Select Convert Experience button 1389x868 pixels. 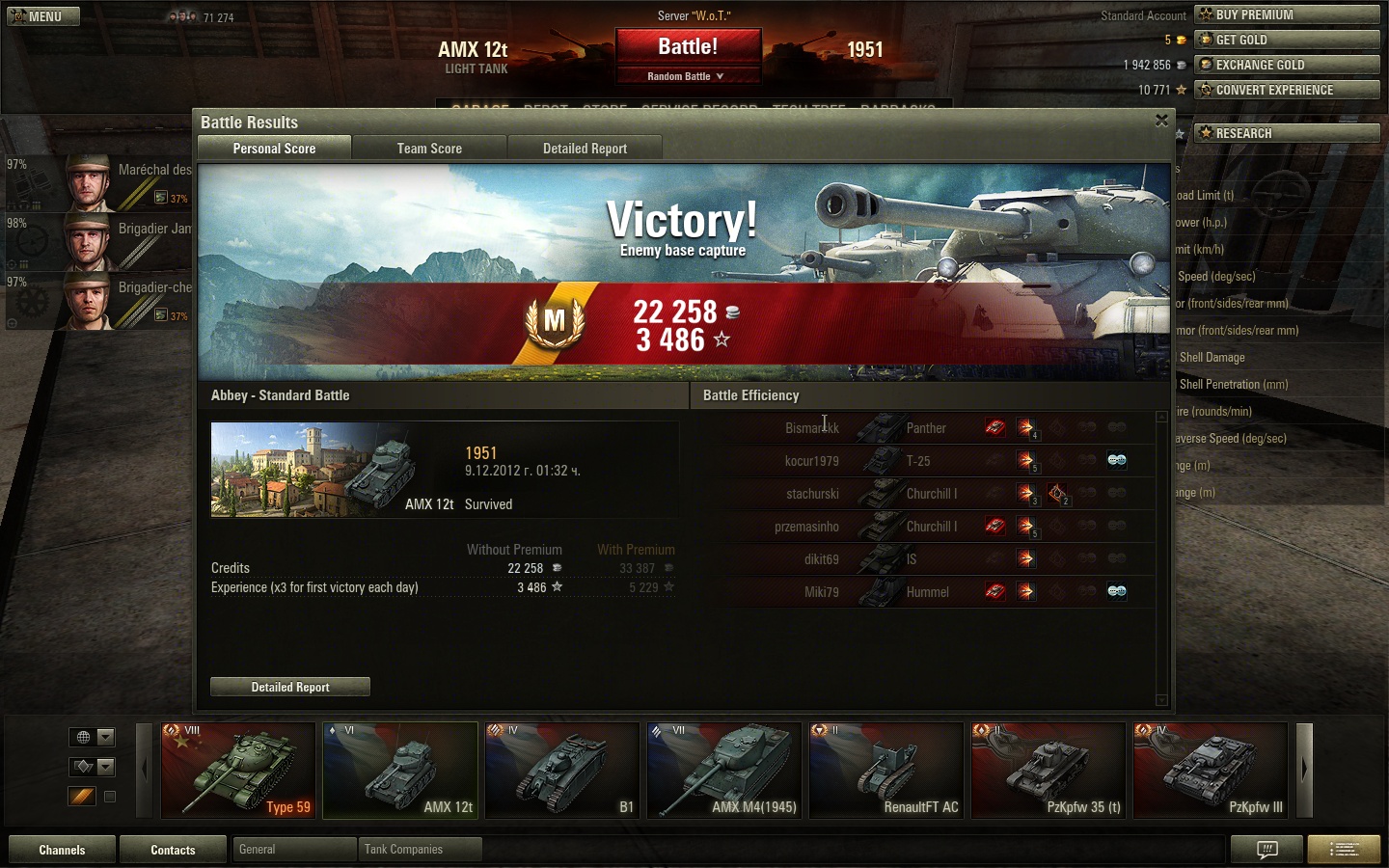(x=1286, y=90)
